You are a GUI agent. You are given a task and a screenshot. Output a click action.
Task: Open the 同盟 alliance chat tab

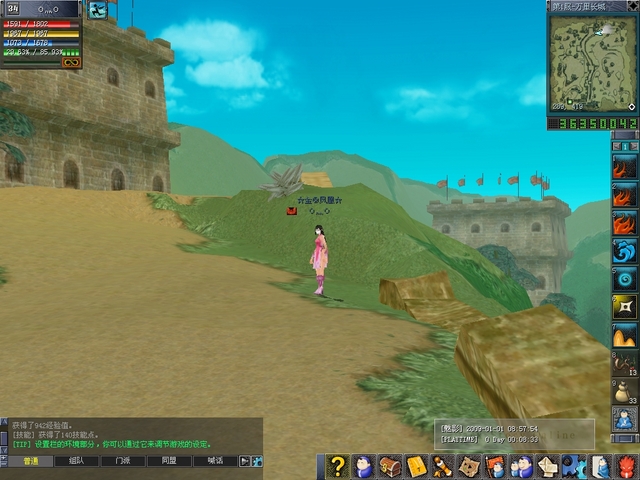click(168, 461)
